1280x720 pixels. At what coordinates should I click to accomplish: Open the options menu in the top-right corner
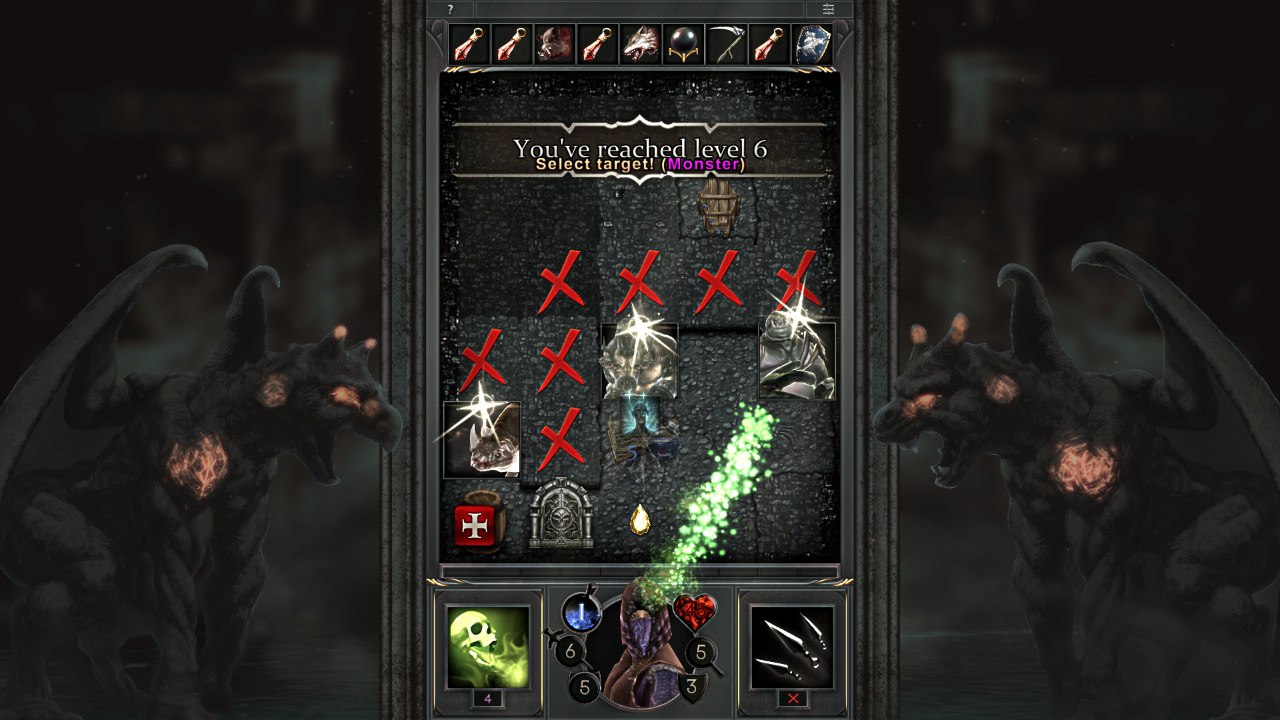click(829, 9)
